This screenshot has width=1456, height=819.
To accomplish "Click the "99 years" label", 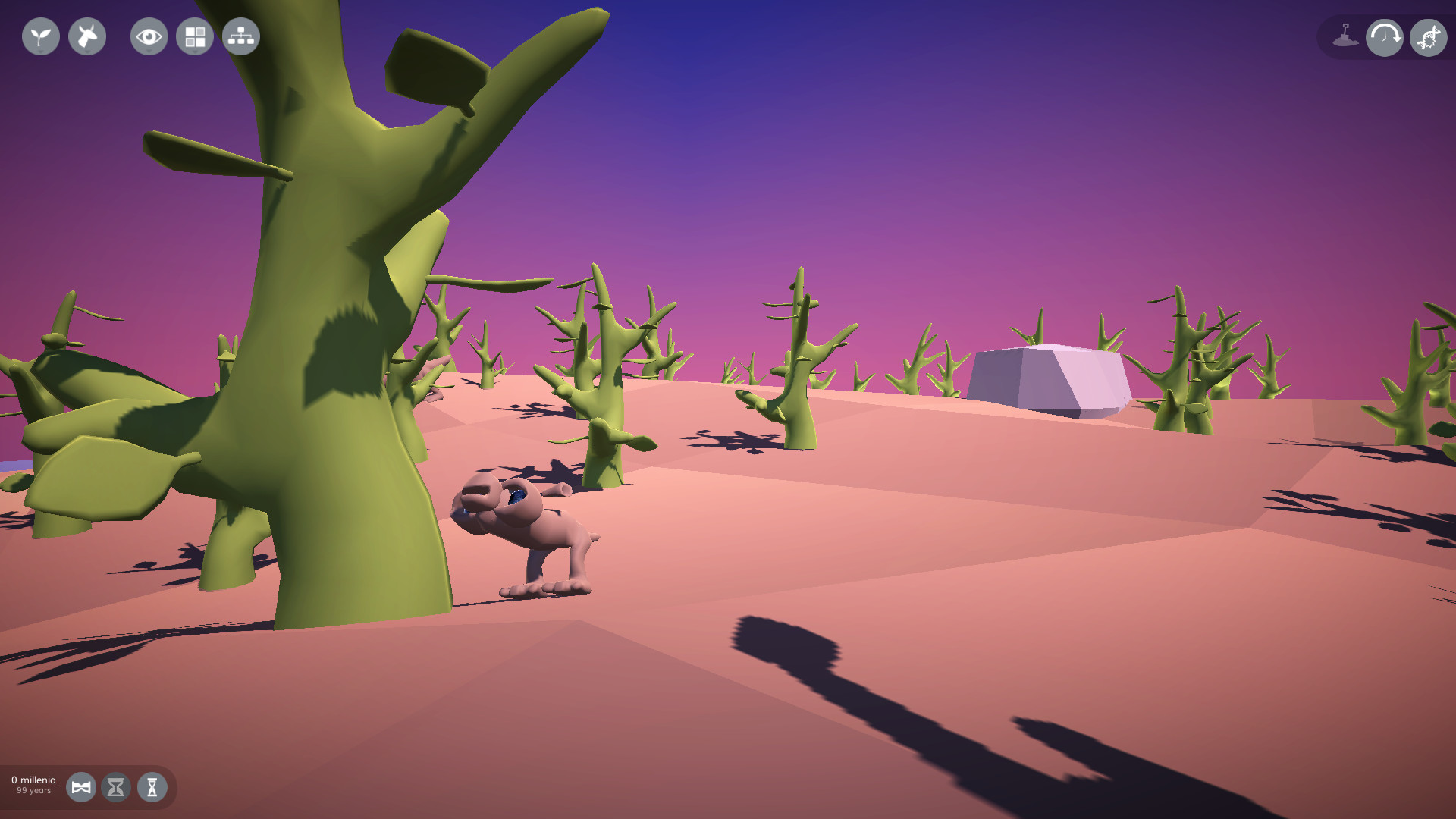I will coord(36,790).
